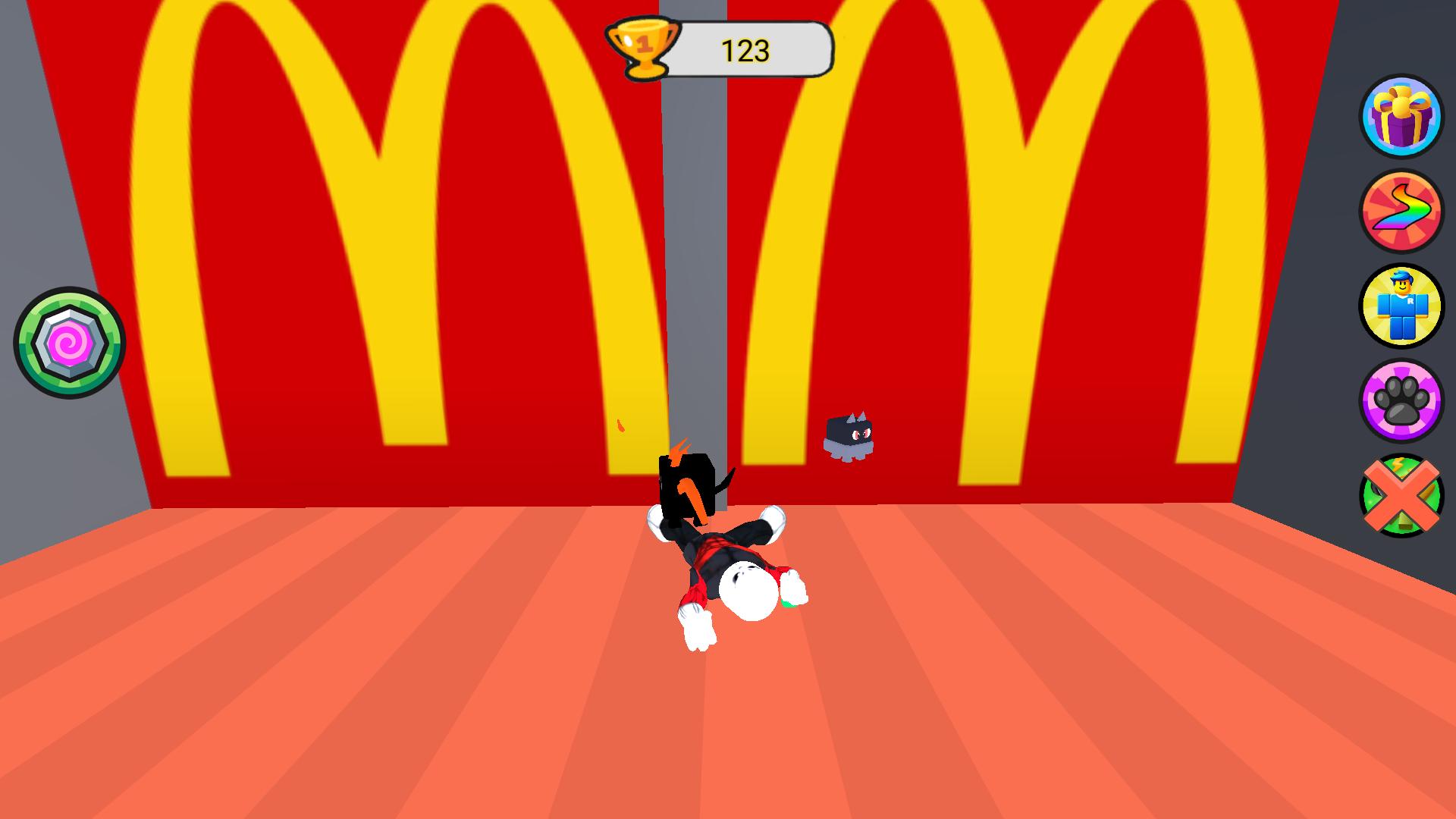The image size is (1456, 819).
Task: Toggle the pets panel using the paw button
Action: pos(1402,401)
